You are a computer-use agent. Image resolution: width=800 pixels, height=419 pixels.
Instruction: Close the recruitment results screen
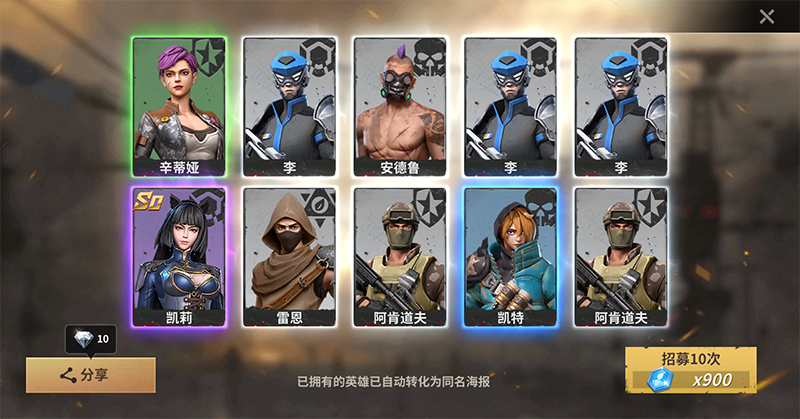[x=767, y=16]
